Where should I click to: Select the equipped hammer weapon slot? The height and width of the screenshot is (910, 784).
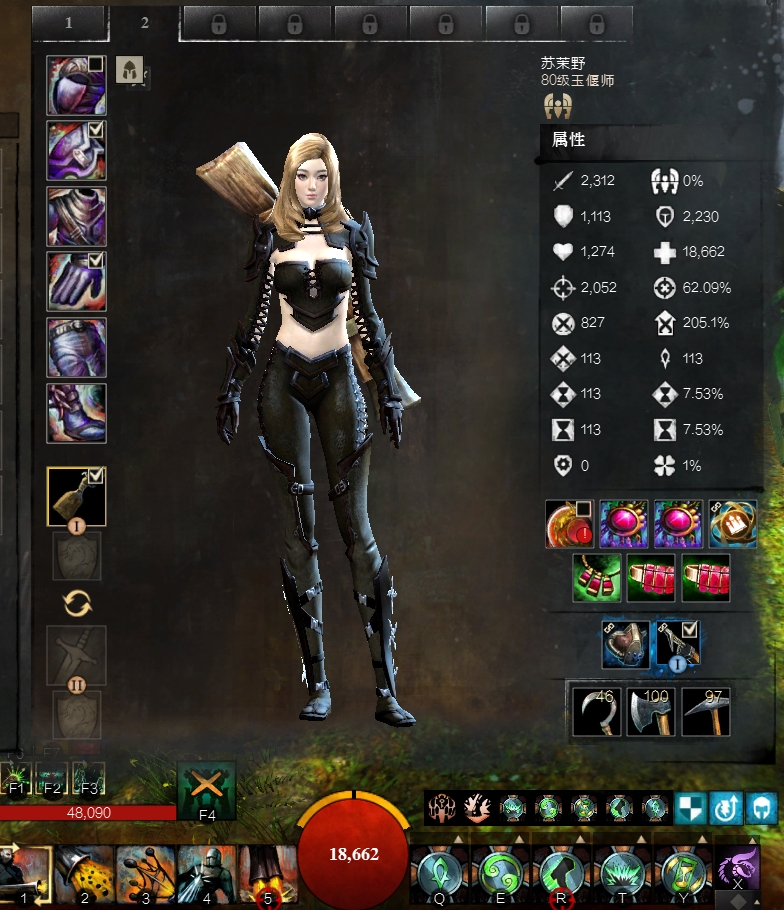click(x=76, y=496)
